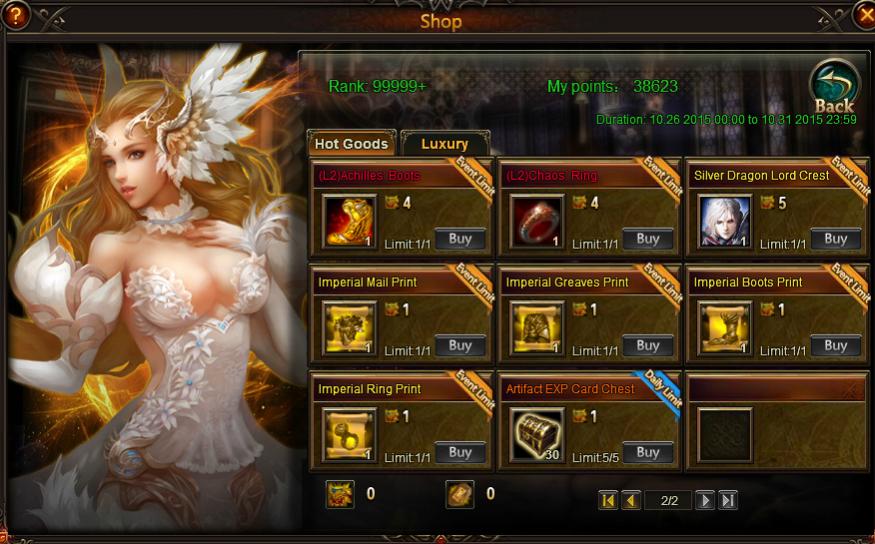This screenshot has width=875, height=544.
Task: Buy the Imperial Greaves Print
Action: click(x=648, y=345)
